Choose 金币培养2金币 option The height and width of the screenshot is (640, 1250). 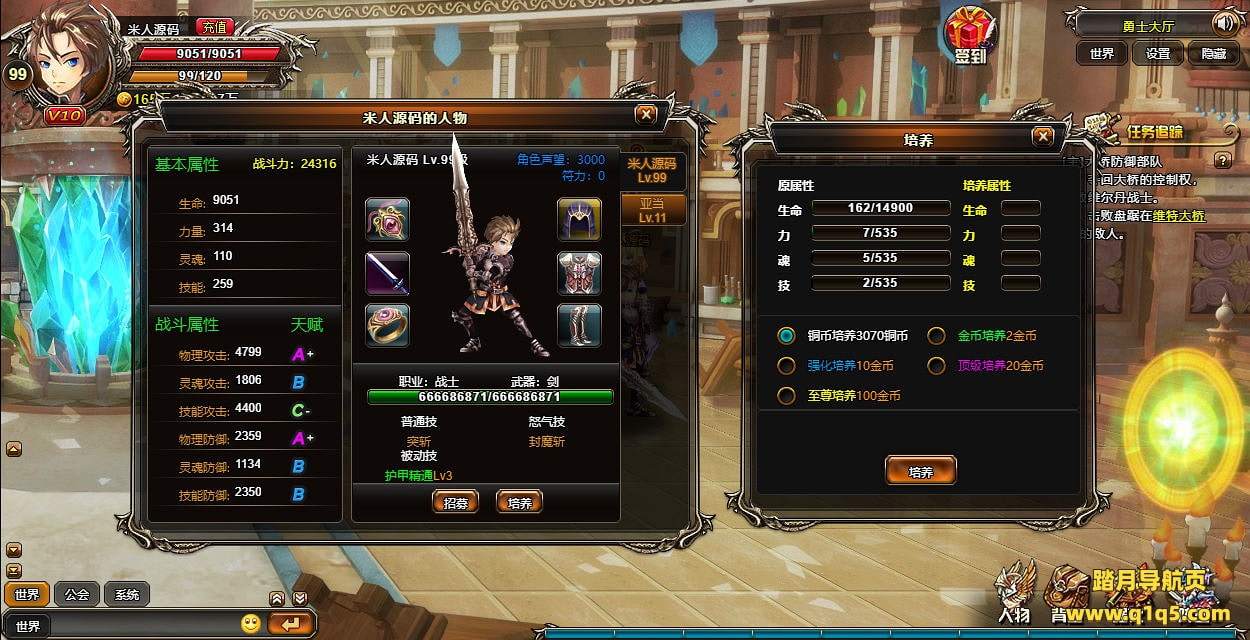936,336
